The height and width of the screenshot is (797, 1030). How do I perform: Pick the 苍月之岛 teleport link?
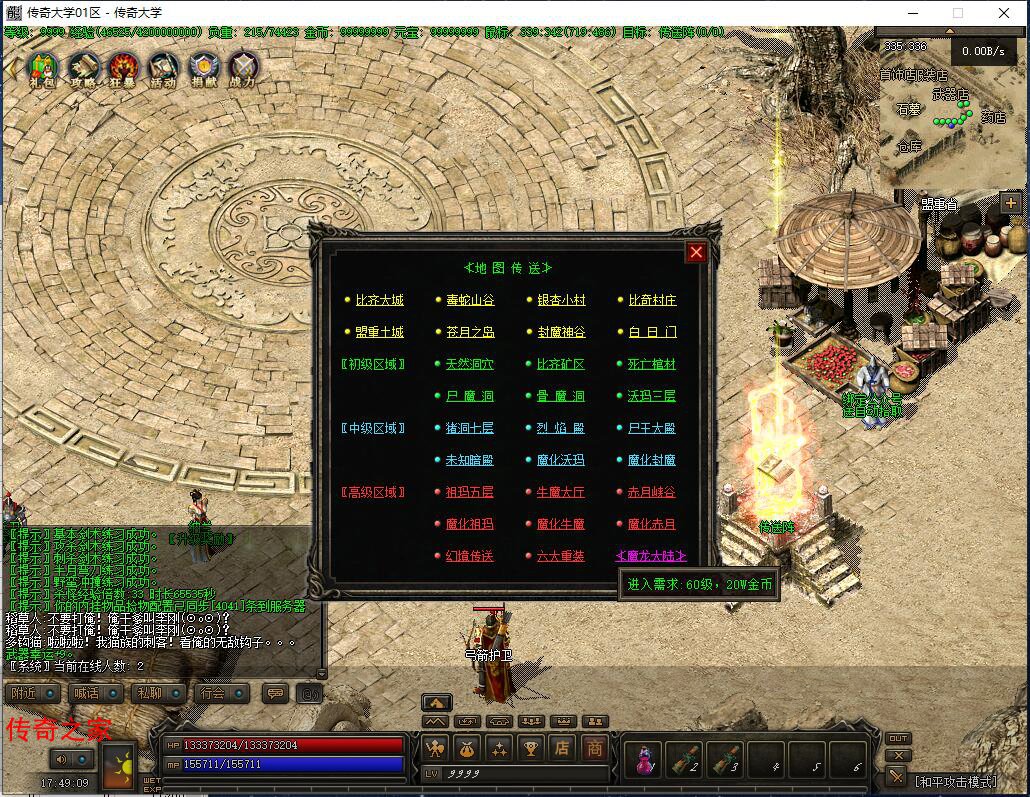(470, 332)
